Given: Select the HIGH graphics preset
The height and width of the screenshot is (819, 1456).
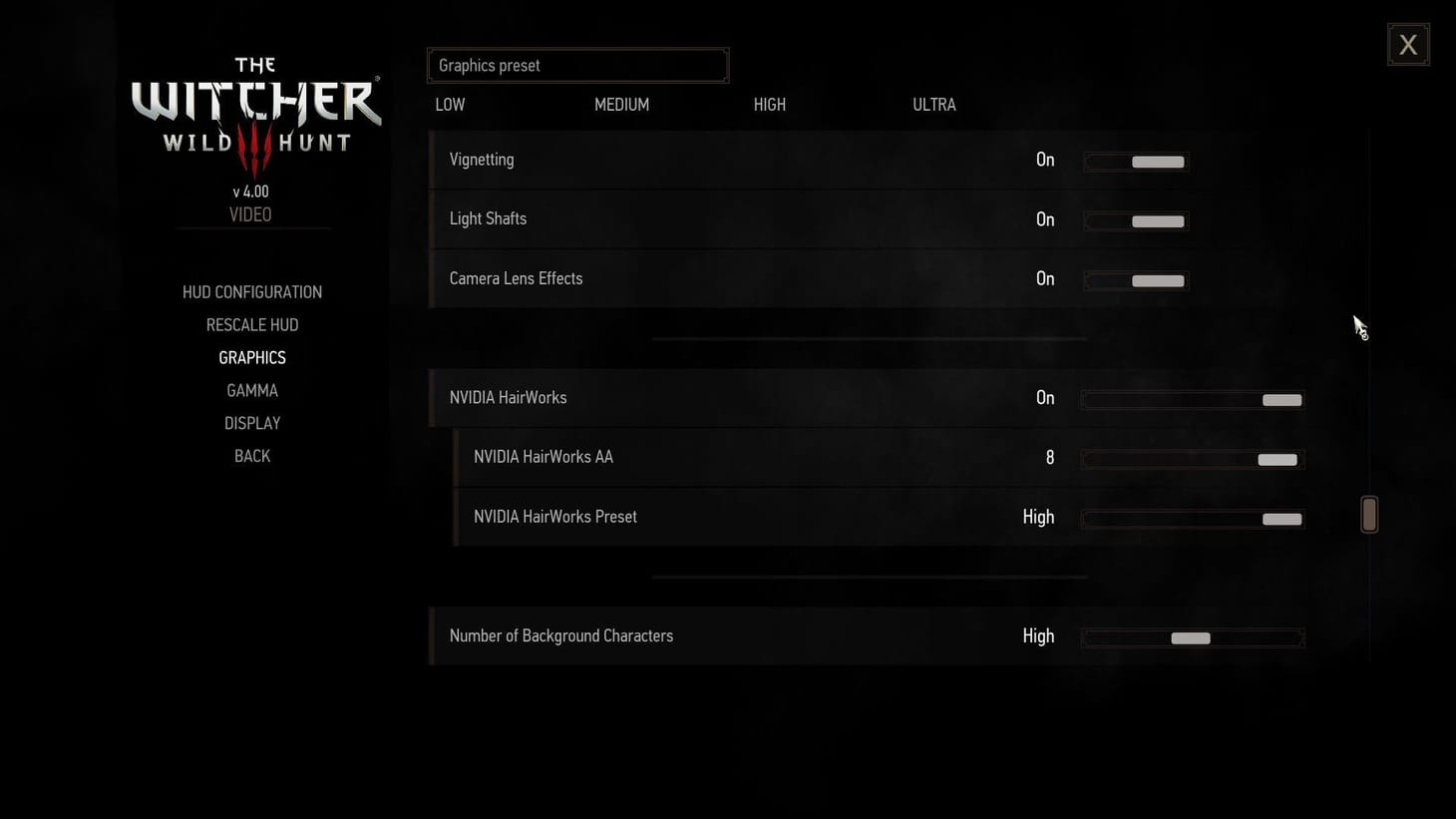Looking at the screenshot, I should pyautogui.click(x=769, y=104).
